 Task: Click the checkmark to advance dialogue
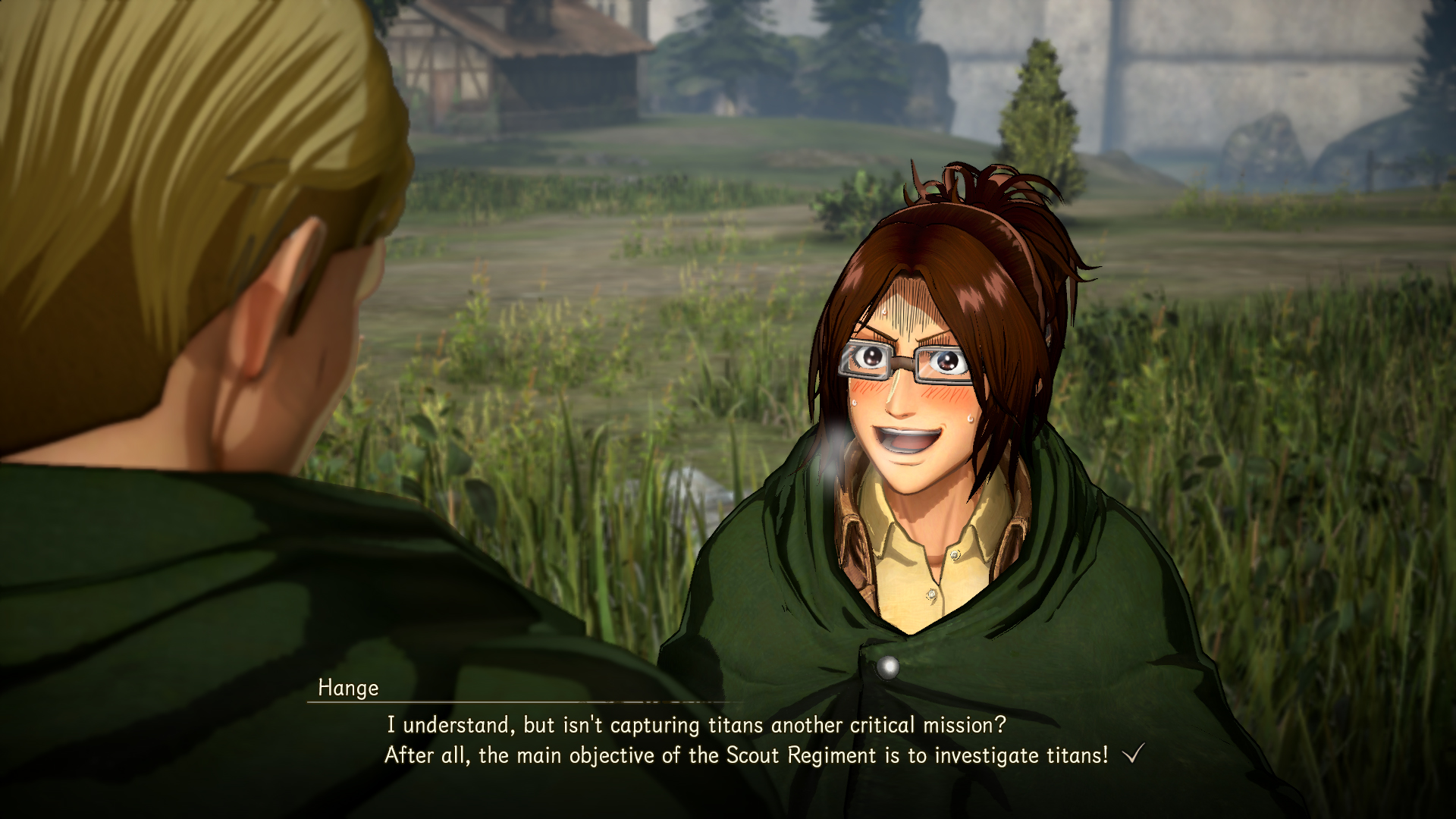click(x=1131, y=755)
